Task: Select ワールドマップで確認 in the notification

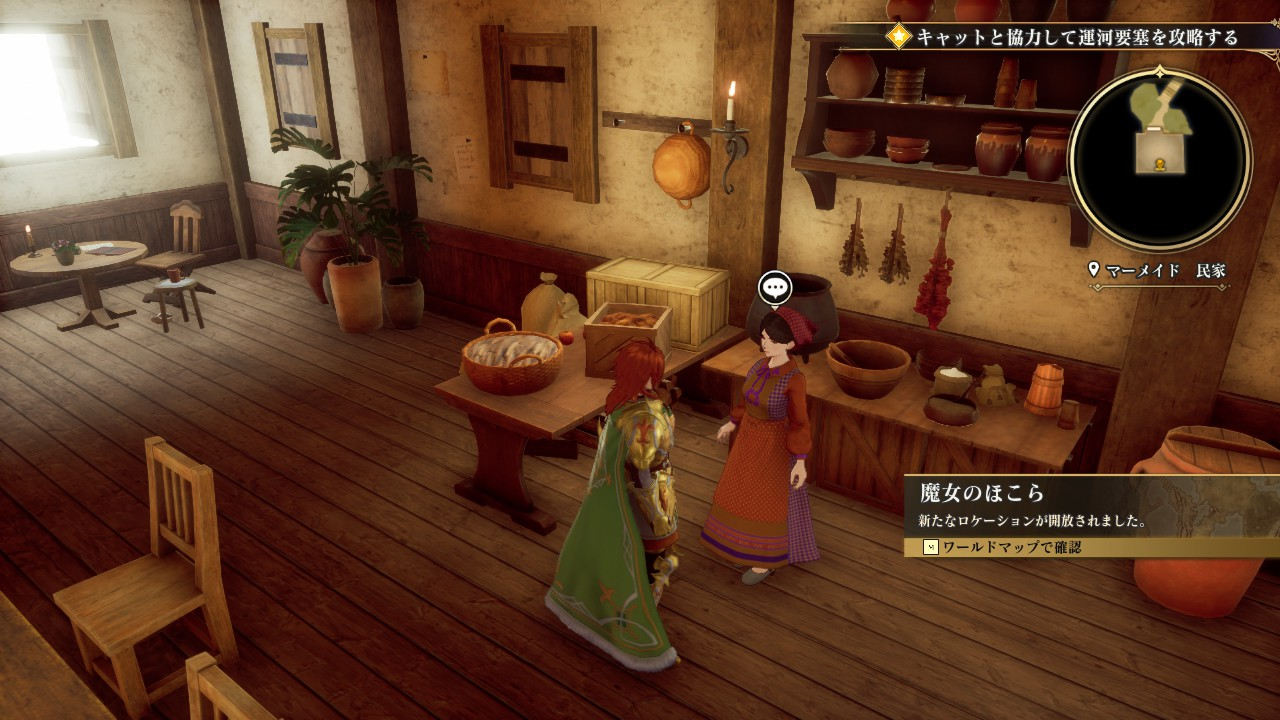Action: (x=1010, y=547)
